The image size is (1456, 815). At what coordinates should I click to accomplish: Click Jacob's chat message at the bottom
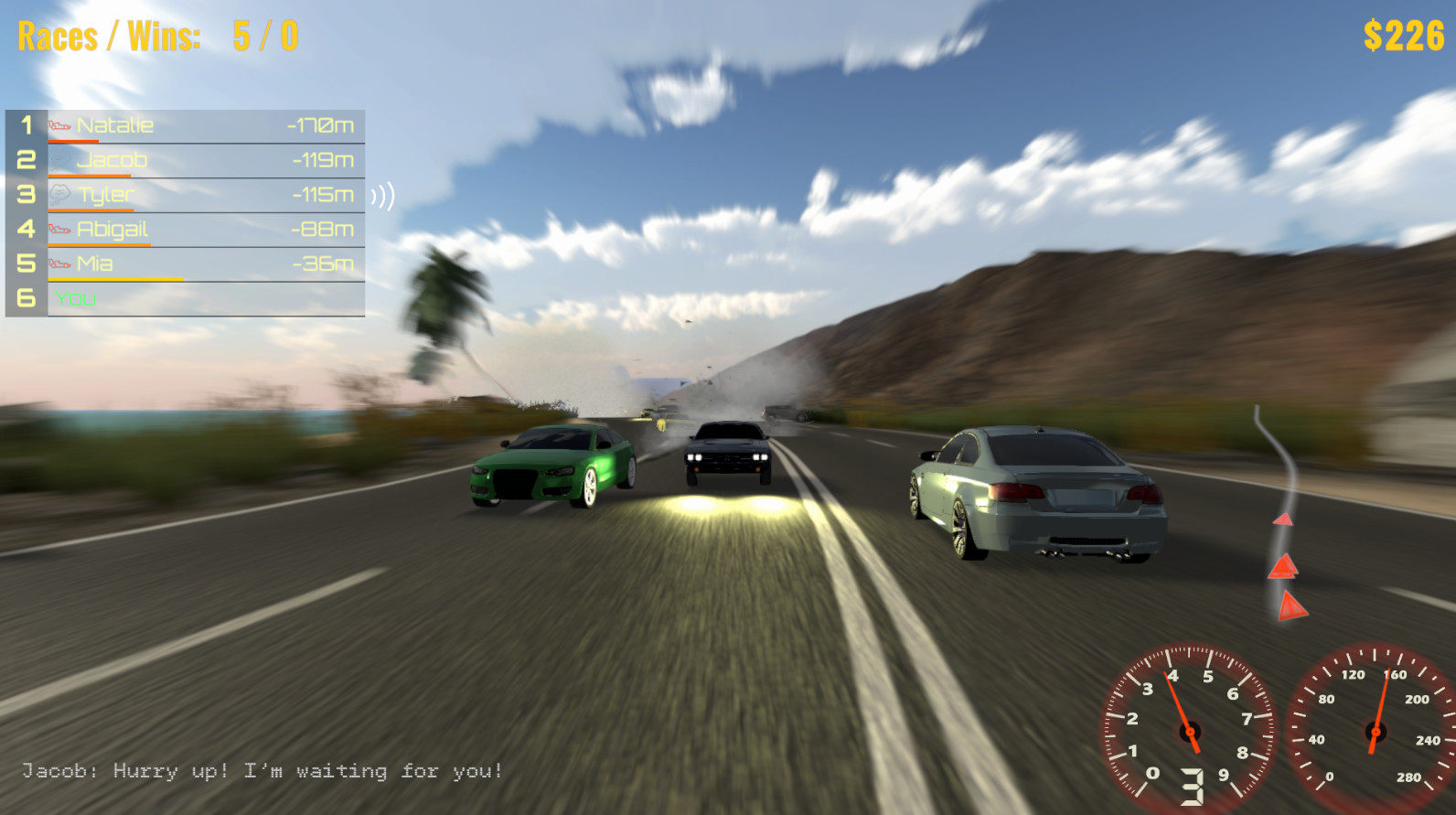[261, 771]
